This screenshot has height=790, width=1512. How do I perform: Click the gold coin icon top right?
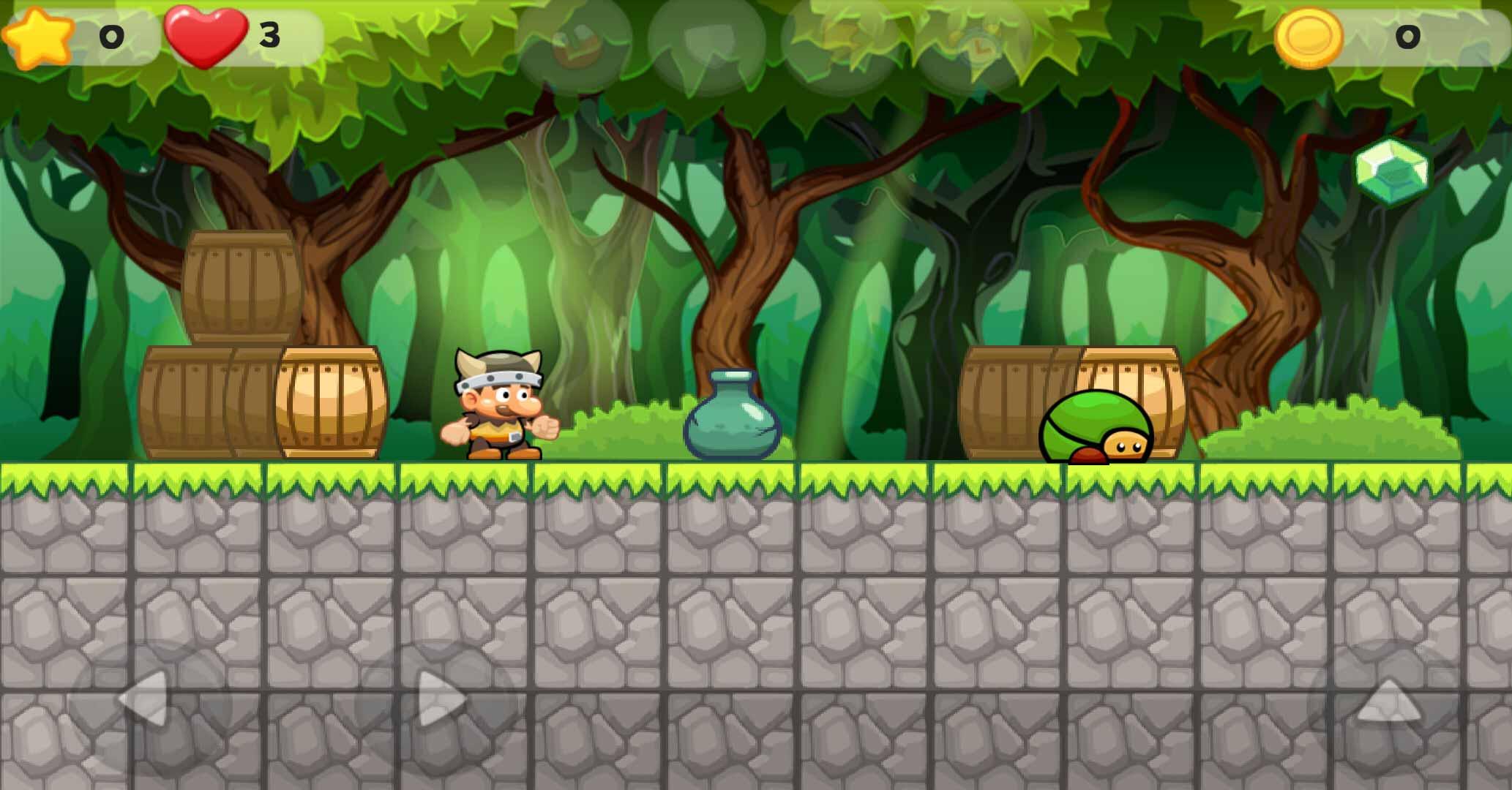pyautogui.click(x=1309, y=35)
